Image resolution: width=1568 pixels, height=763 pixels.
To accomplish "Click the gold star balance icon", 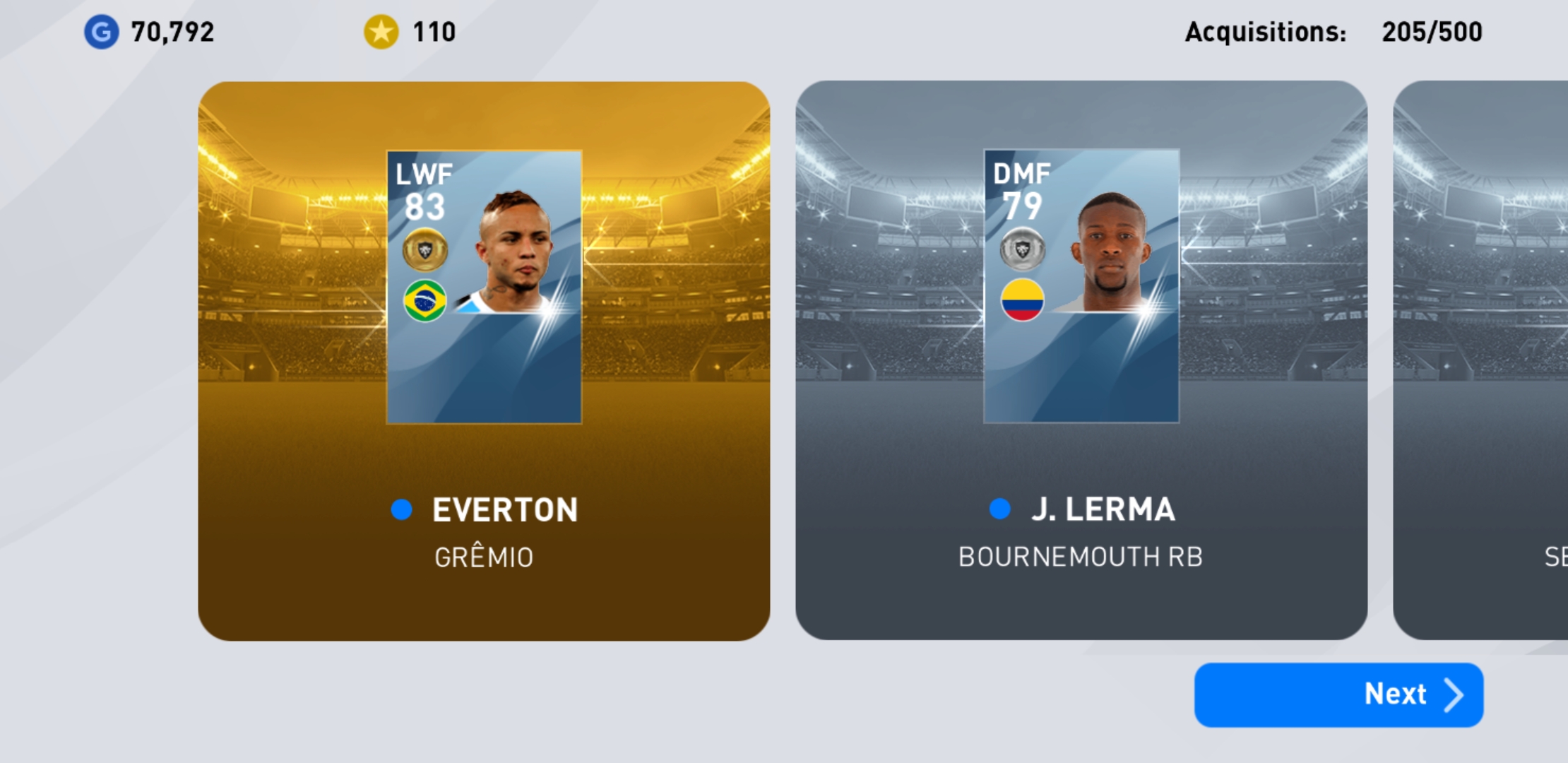I will 380,30.
